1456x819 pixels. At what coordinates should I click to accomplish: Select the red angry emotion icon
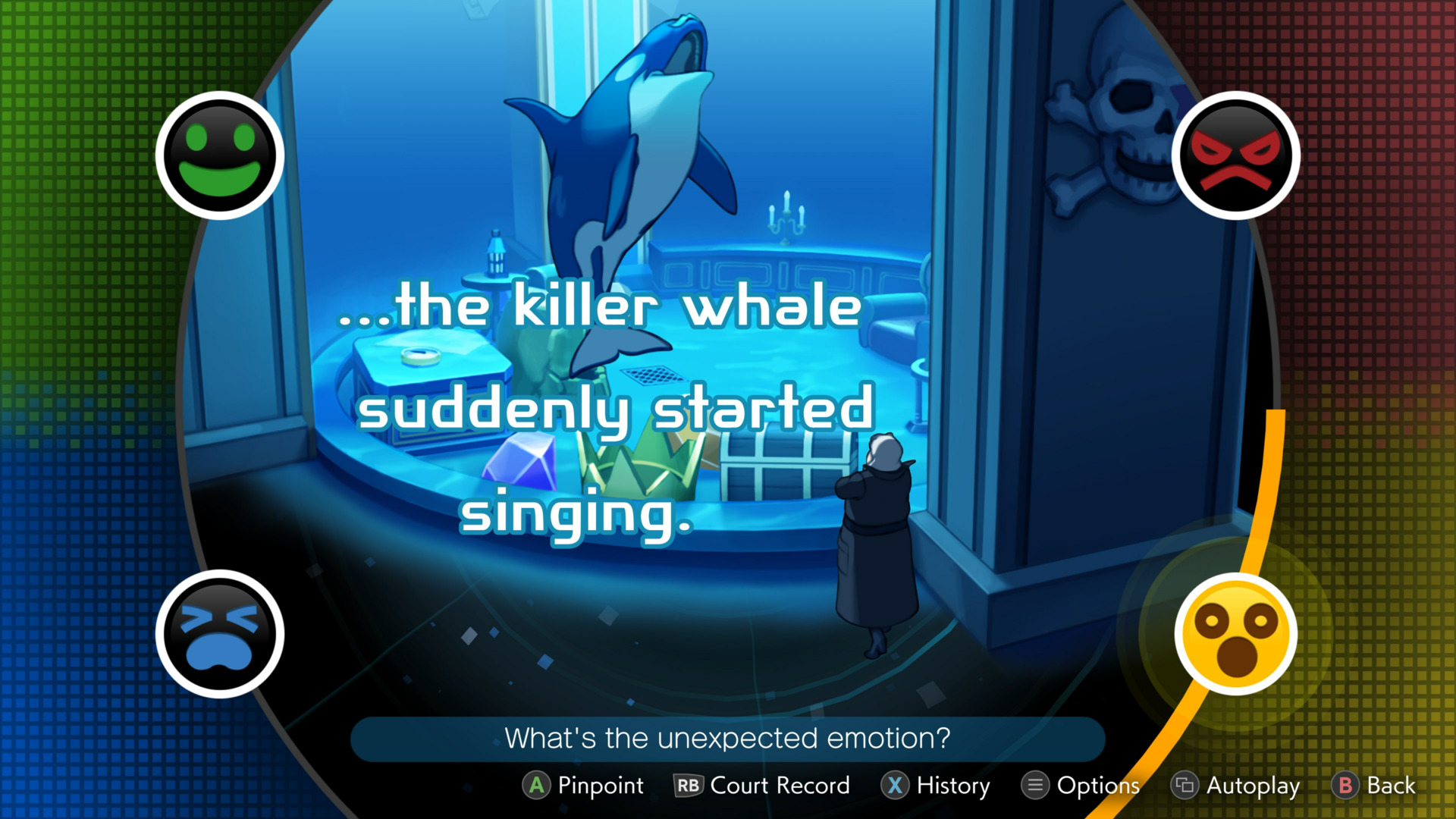[1237, 155]
